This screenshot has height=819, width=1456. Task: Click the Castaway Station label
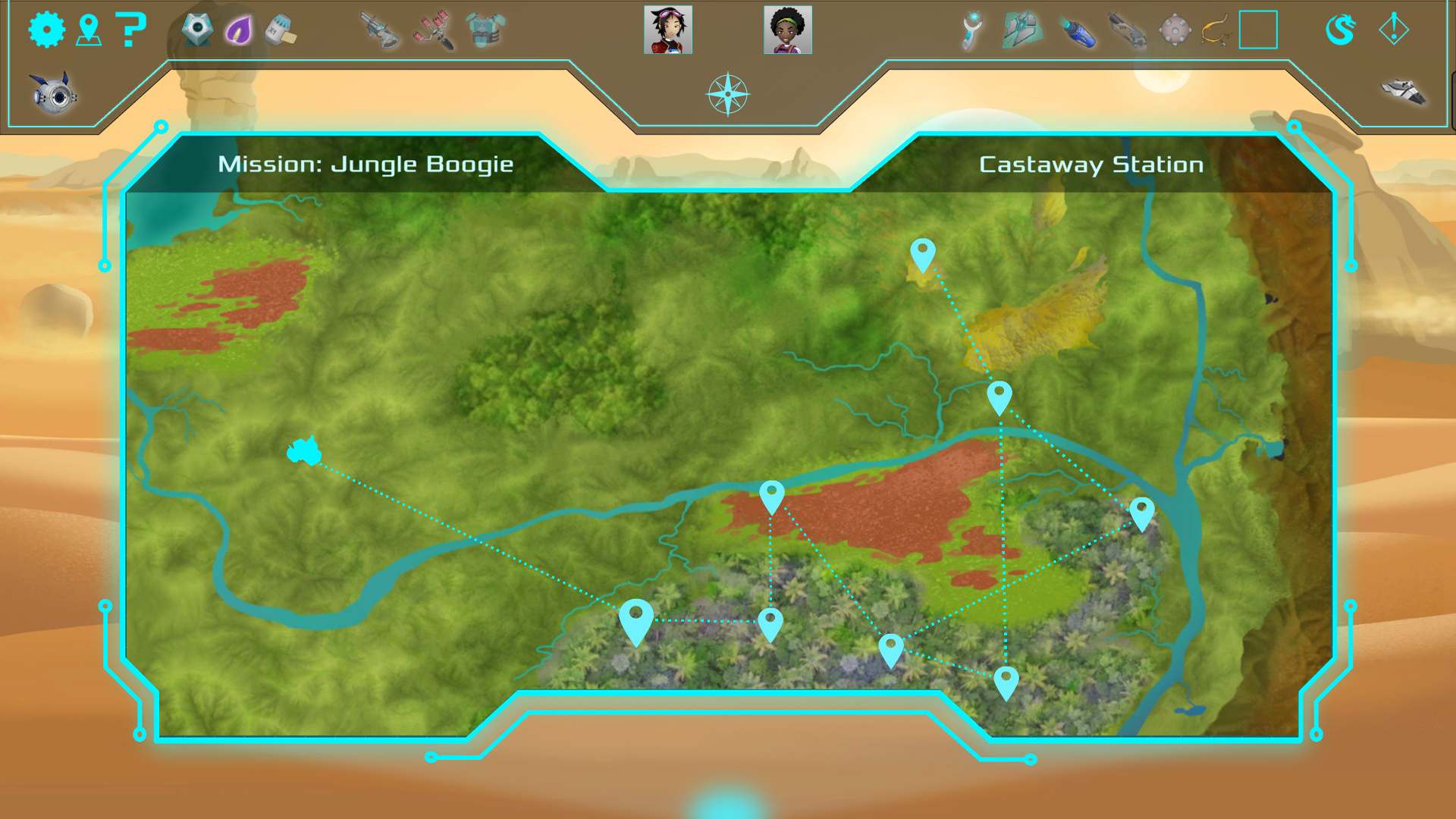pos(1091,165)
